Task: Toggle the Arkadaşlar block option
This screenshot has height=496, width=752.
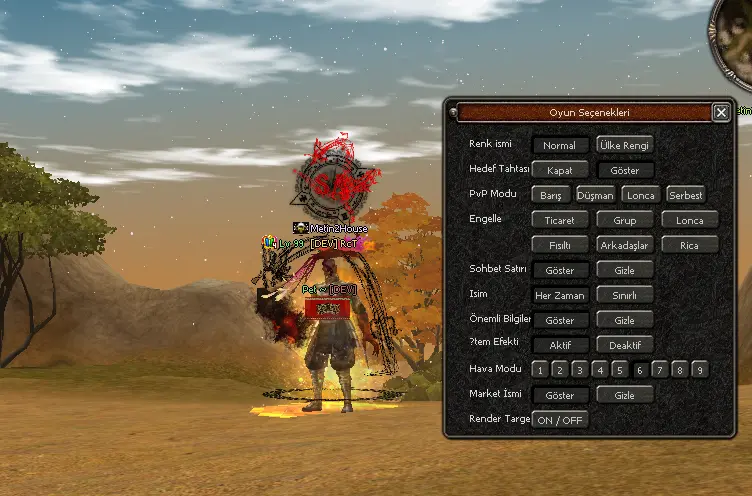Action: (625, 245)
